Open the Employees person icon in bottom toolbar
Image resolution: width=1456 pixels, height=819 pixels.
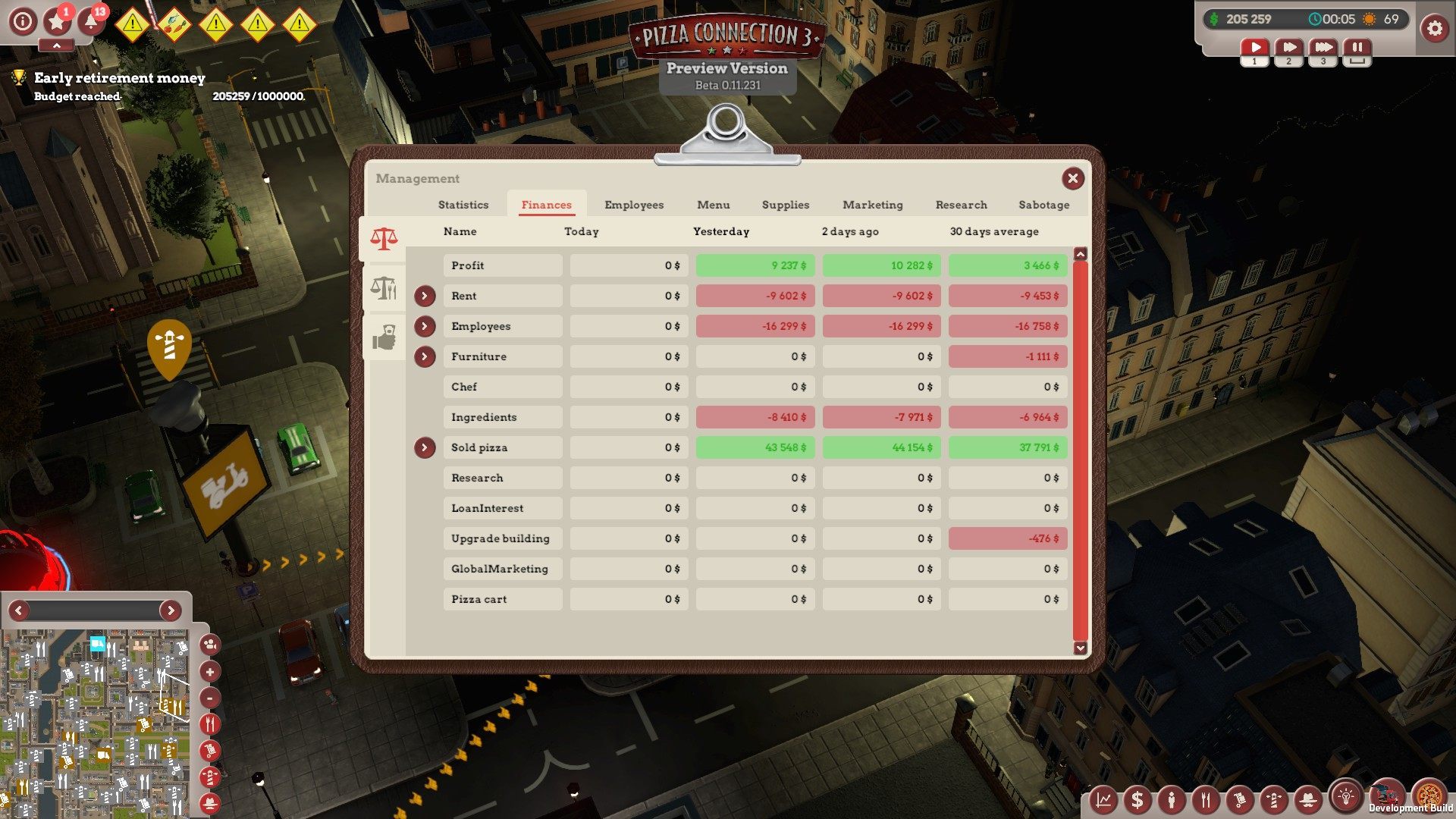pyautogui.click(x=1172, y=799)
